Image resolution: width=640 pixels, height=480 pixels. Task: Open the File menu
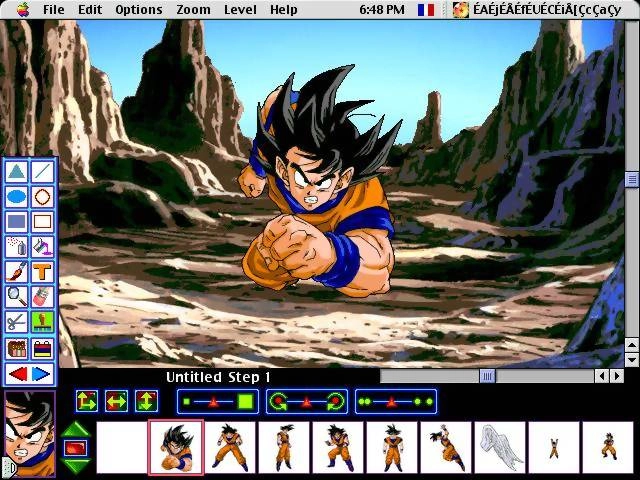pos(53,9)
